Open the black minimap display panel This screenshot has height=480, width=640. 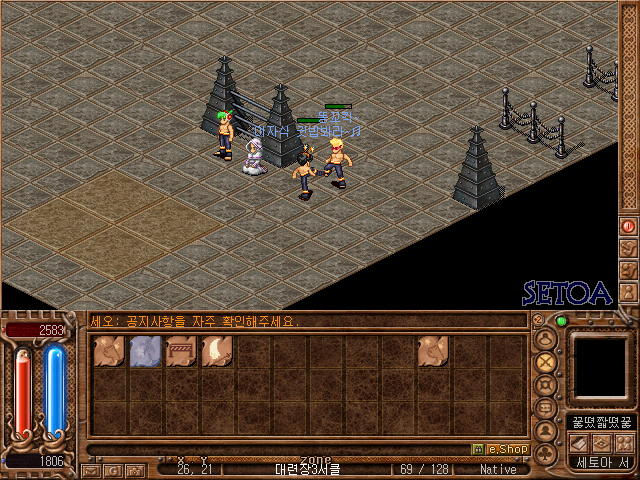point(600,366)
